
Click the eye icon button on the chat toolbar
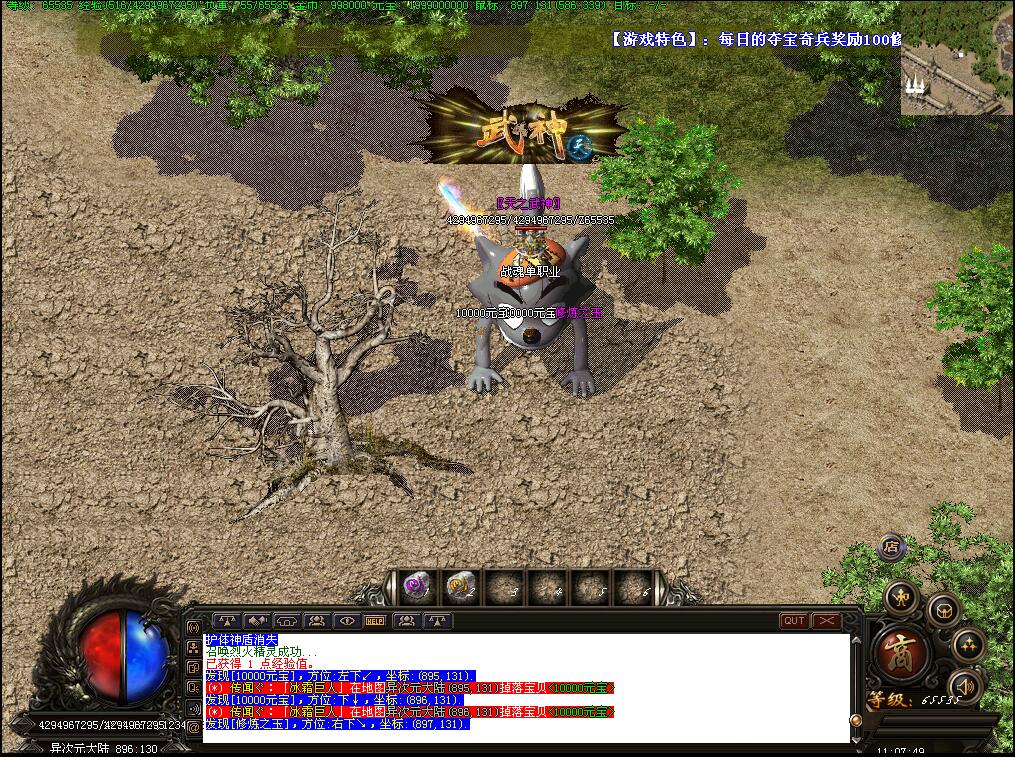[x=346, y=621]
